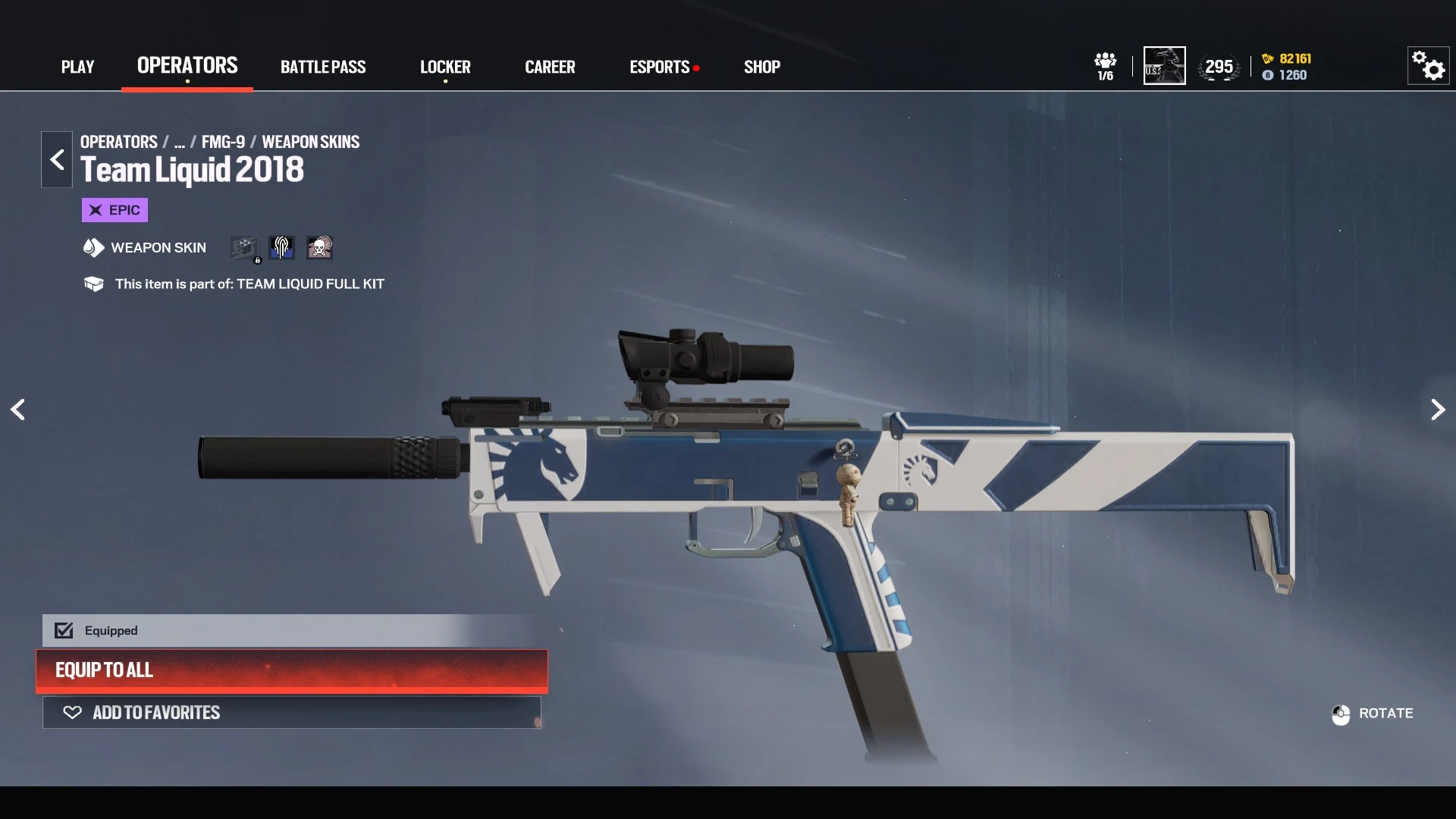
Task: Show the previous weapon skin
Action: click(x=18, y=409)
